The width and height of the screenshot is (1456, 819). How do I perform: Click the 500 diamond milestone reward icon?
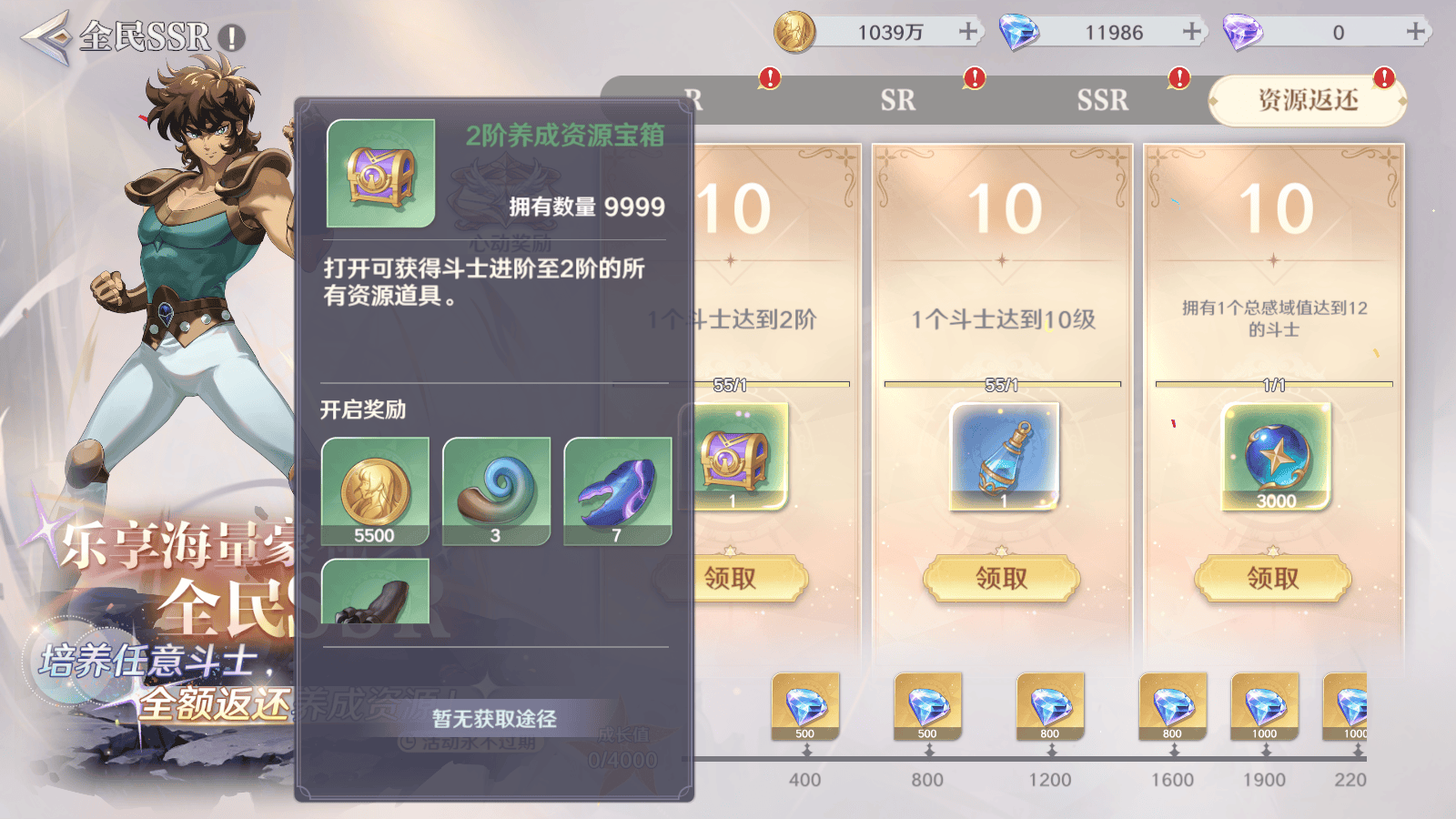pos(805,705)
